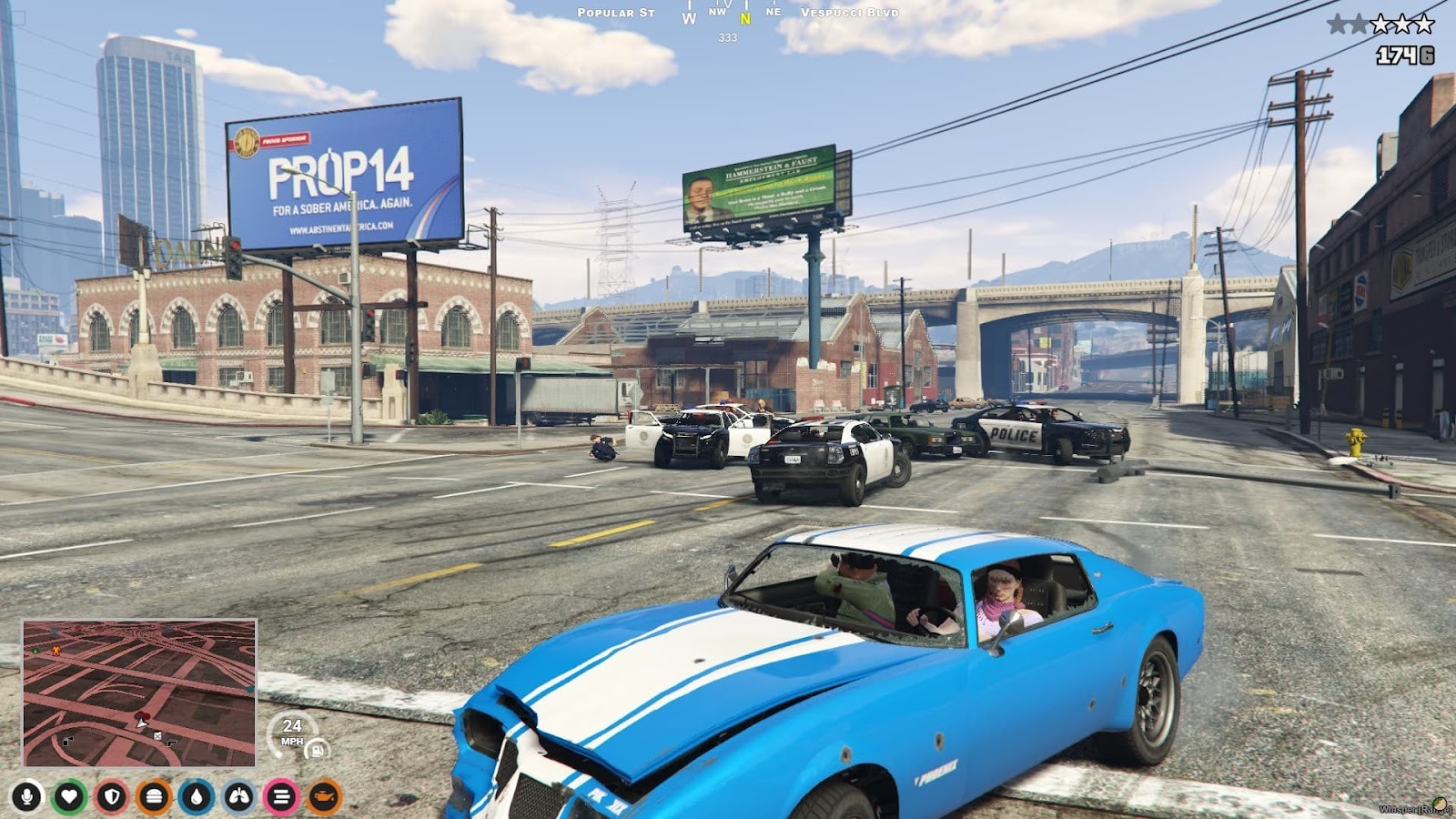Toggle the microphone voice icon
1456x819 pixels.
pos(26,797)
